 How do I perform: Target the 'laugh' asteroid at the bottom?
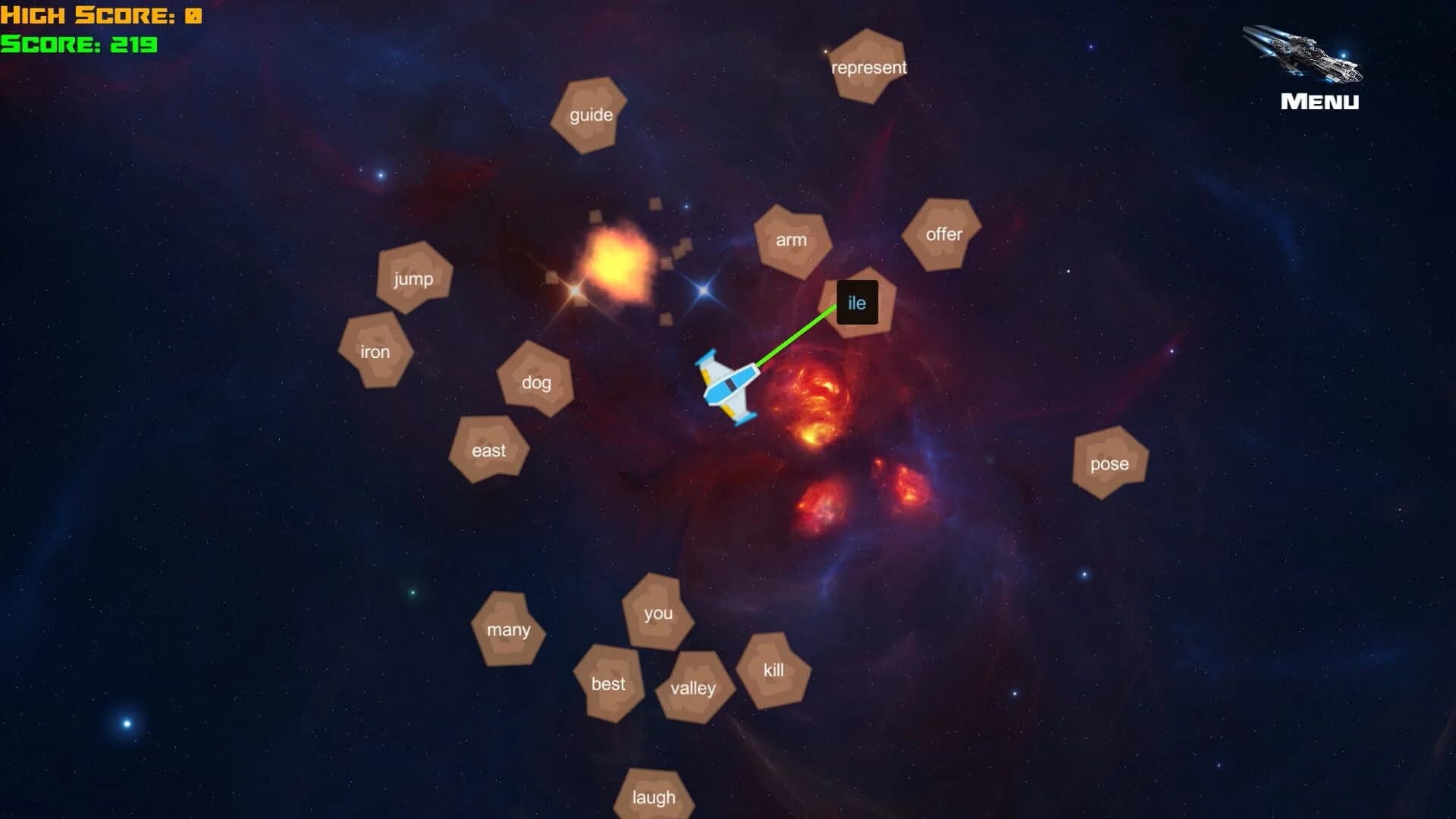tap(654, 797)
